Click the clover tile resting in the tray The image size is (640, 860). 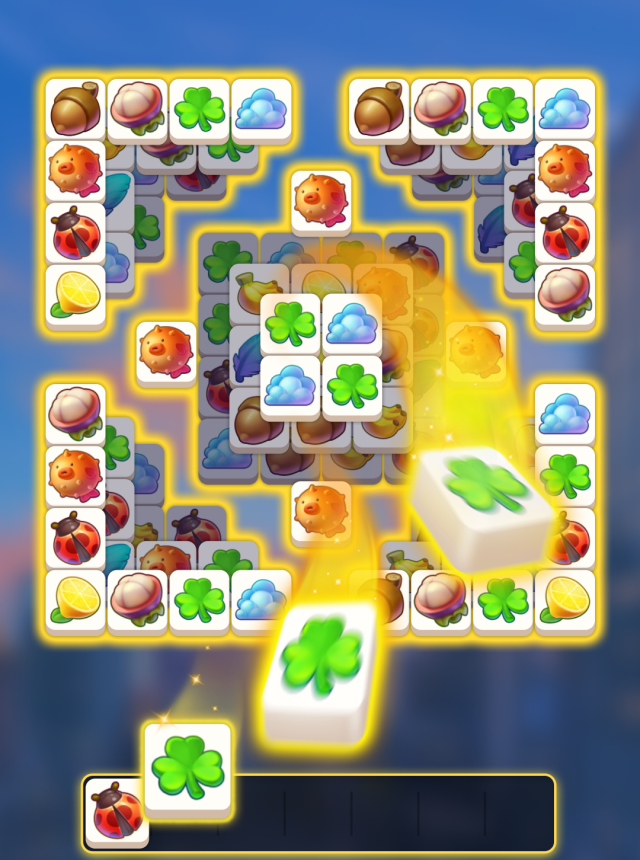tap(187, 767)
